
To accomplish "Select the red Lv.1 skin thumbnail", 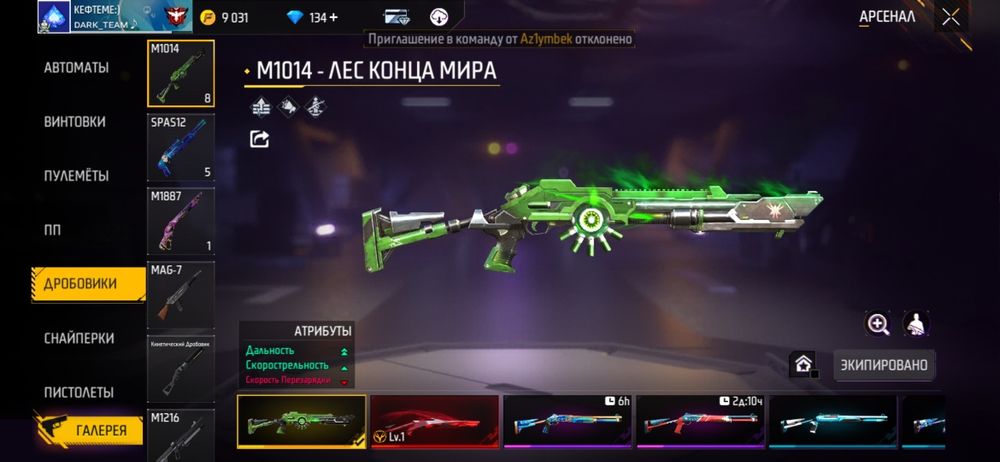I will point(434,420).
